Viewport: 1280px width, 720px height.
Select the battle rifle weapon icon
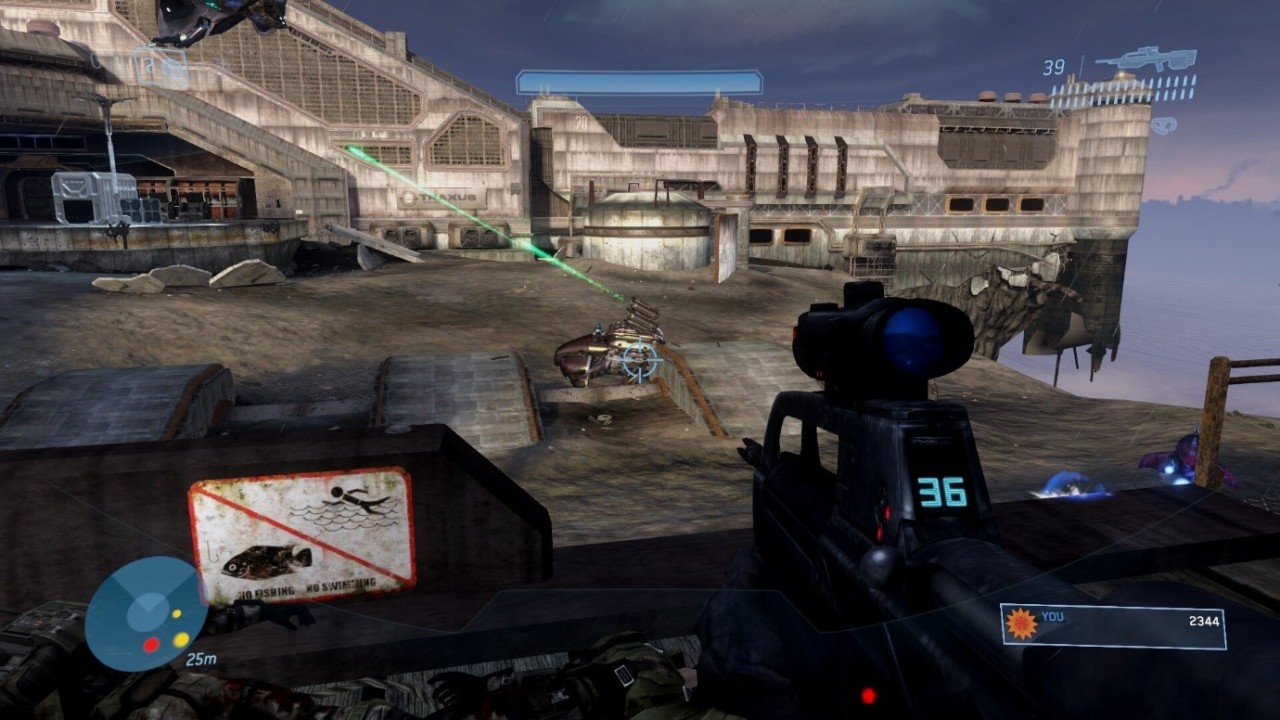point(1146,59)
